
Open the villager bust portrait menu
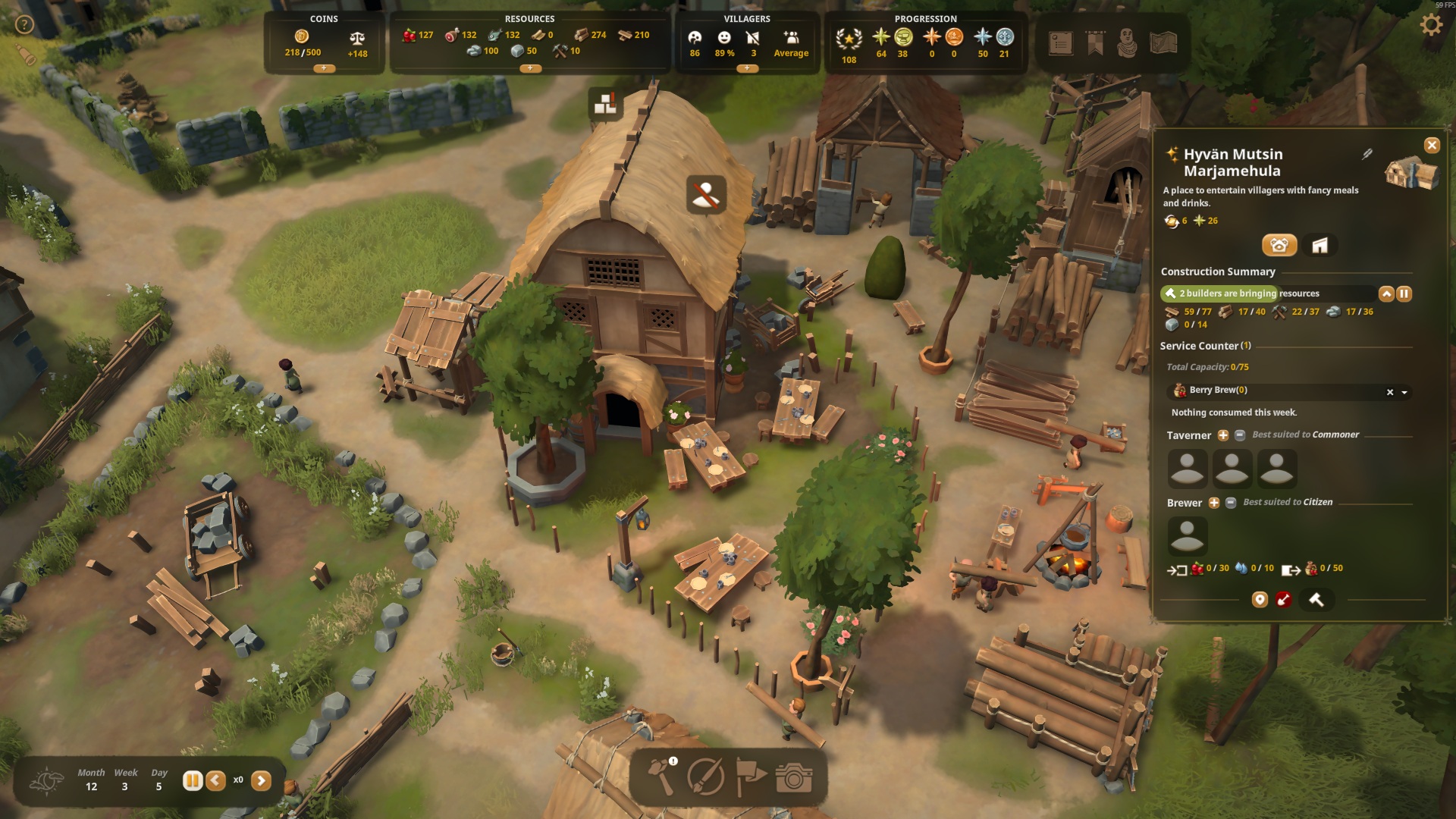1128,43
